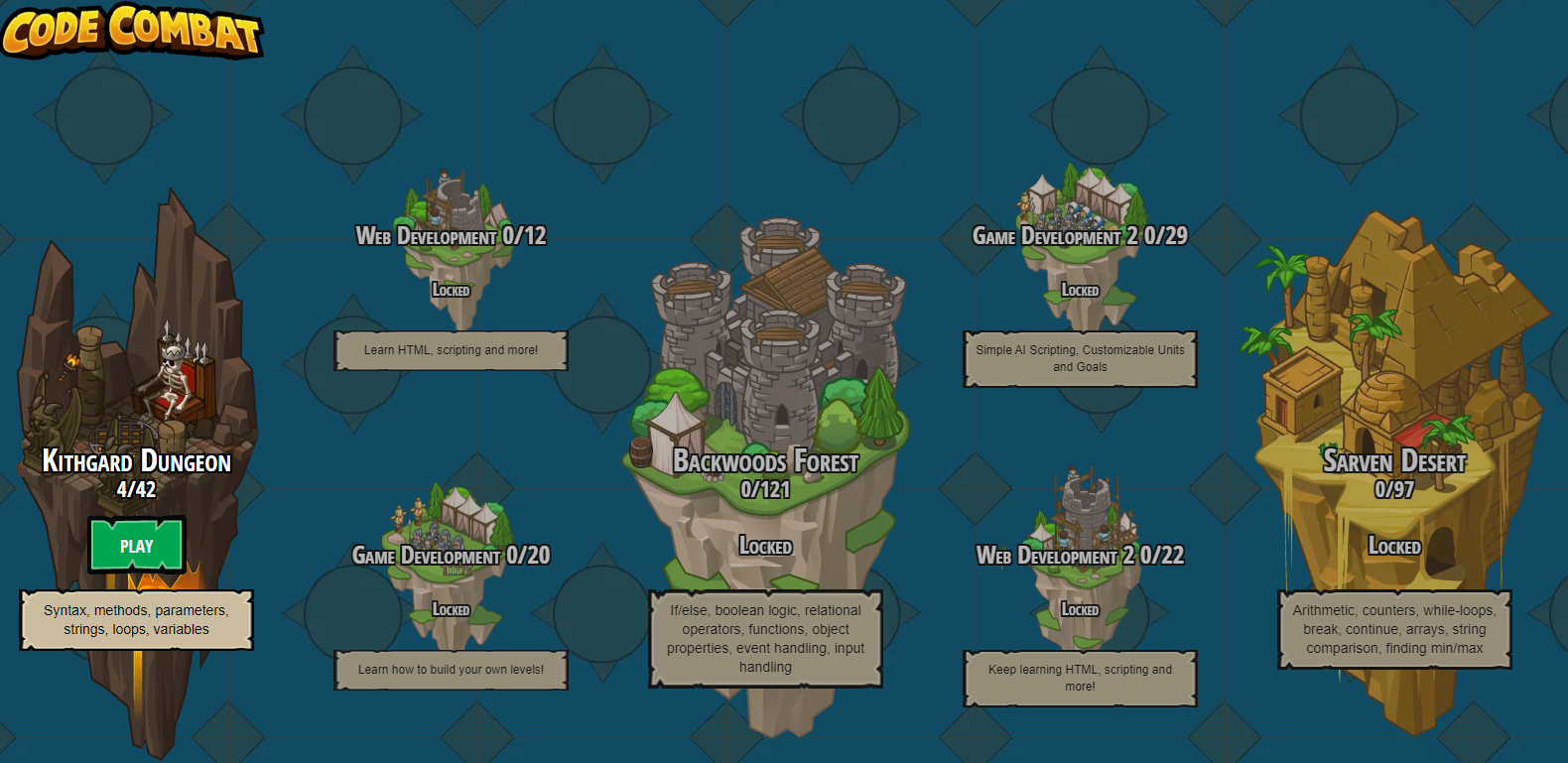Choose the Game Development 2 campaign

coord(1080,236)
